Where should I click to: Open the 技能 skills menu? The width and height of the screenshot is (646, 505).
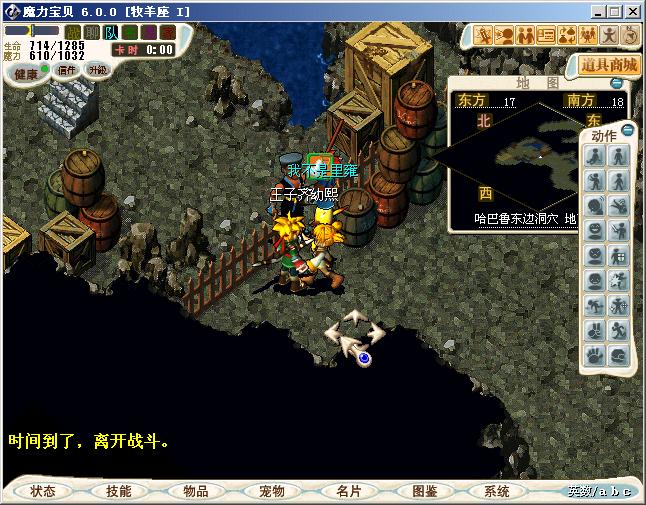(x=118, y=491)
